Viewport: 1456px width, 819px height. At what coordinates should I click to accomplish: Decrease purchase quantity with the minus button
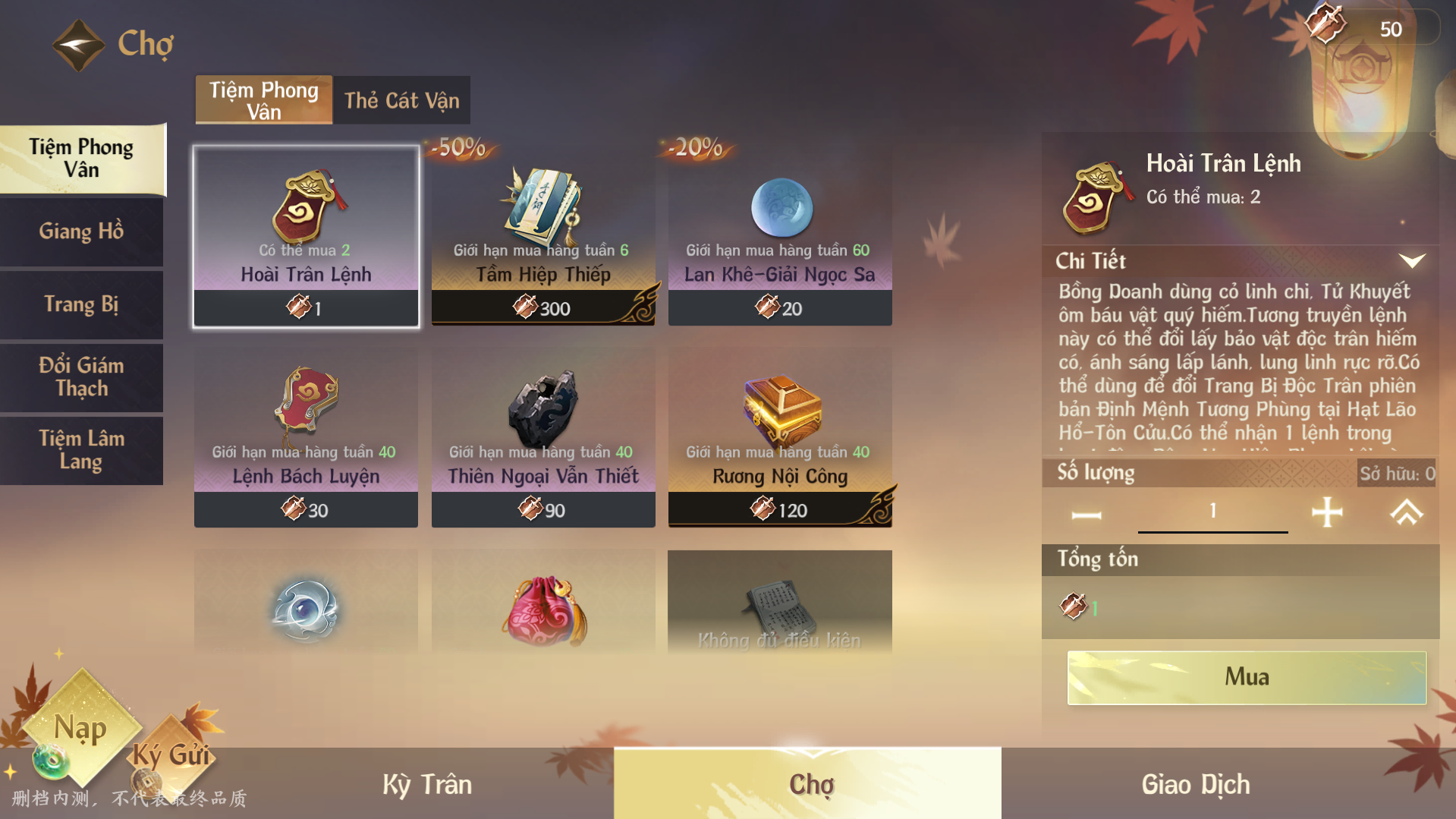[1086, 515]
